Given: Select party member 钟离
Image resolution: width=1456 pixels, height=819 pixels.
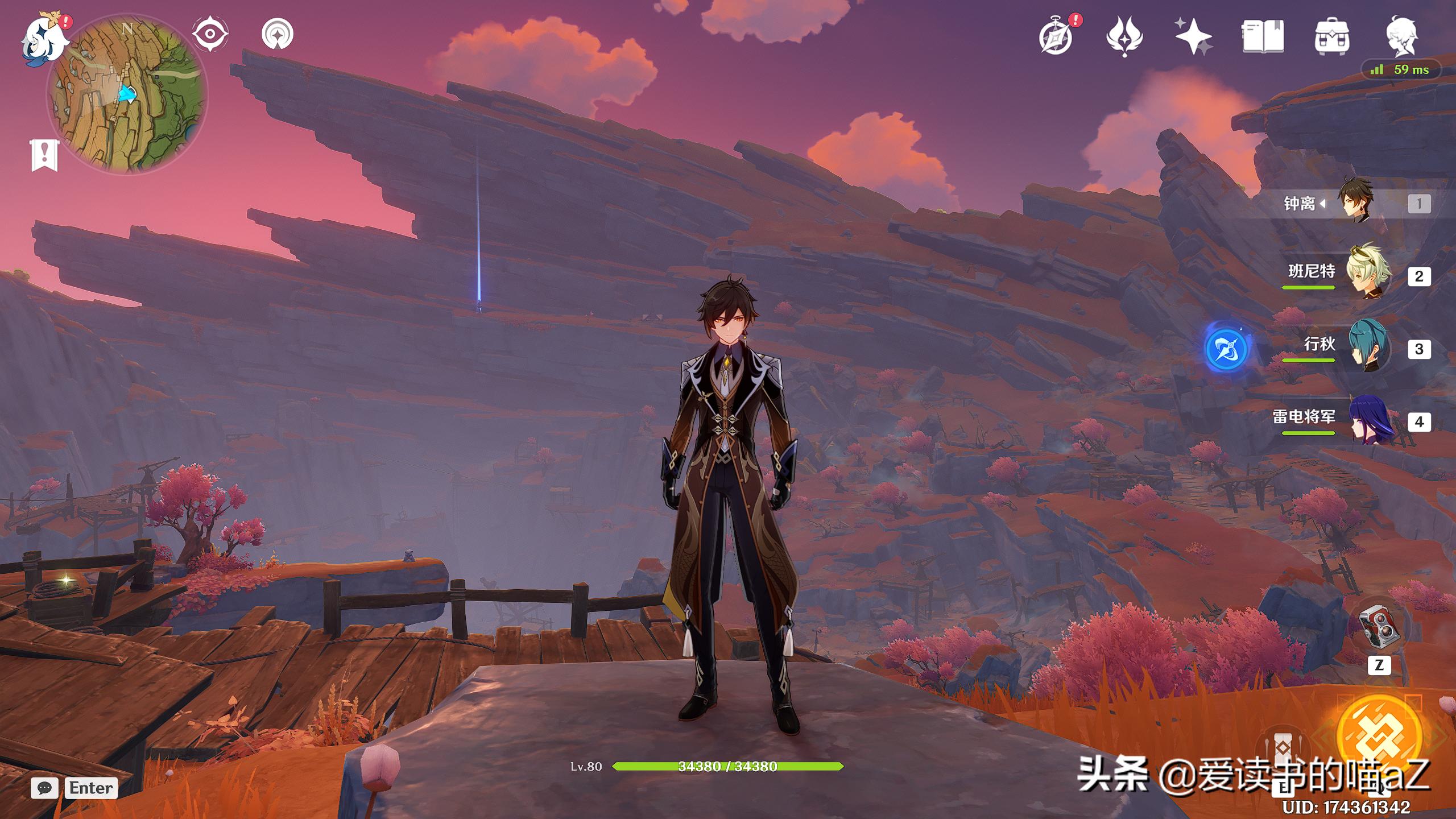Looking at the screenshot, I should click(x=1356, y=202).
